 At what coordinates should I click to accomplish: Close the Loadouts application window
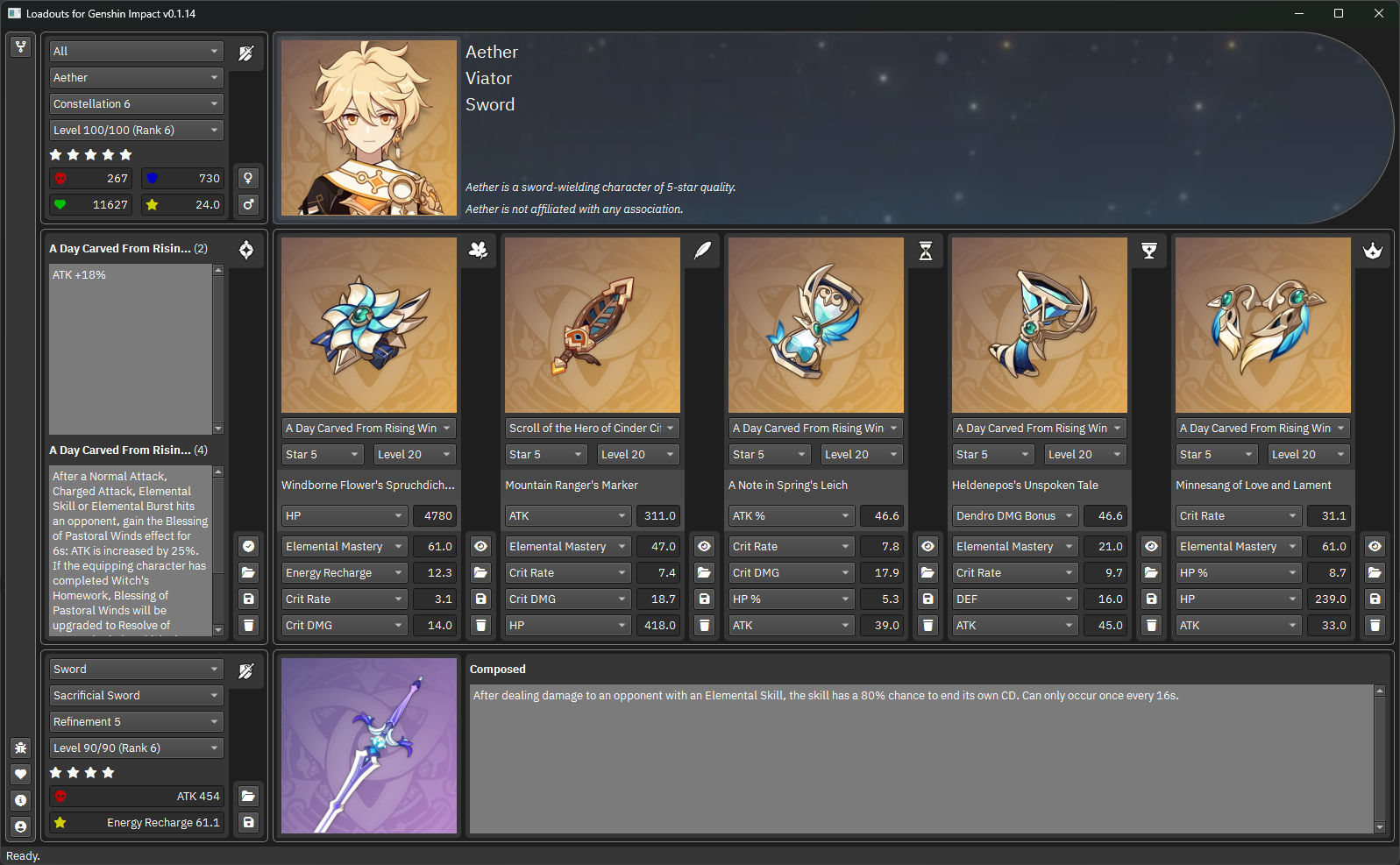(x=1379, y=13)
